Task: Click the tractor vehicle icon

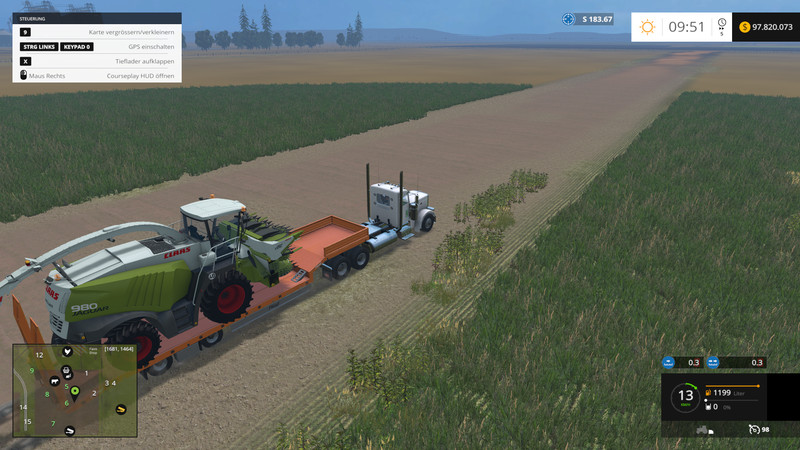Action: (x=702, y=430)
